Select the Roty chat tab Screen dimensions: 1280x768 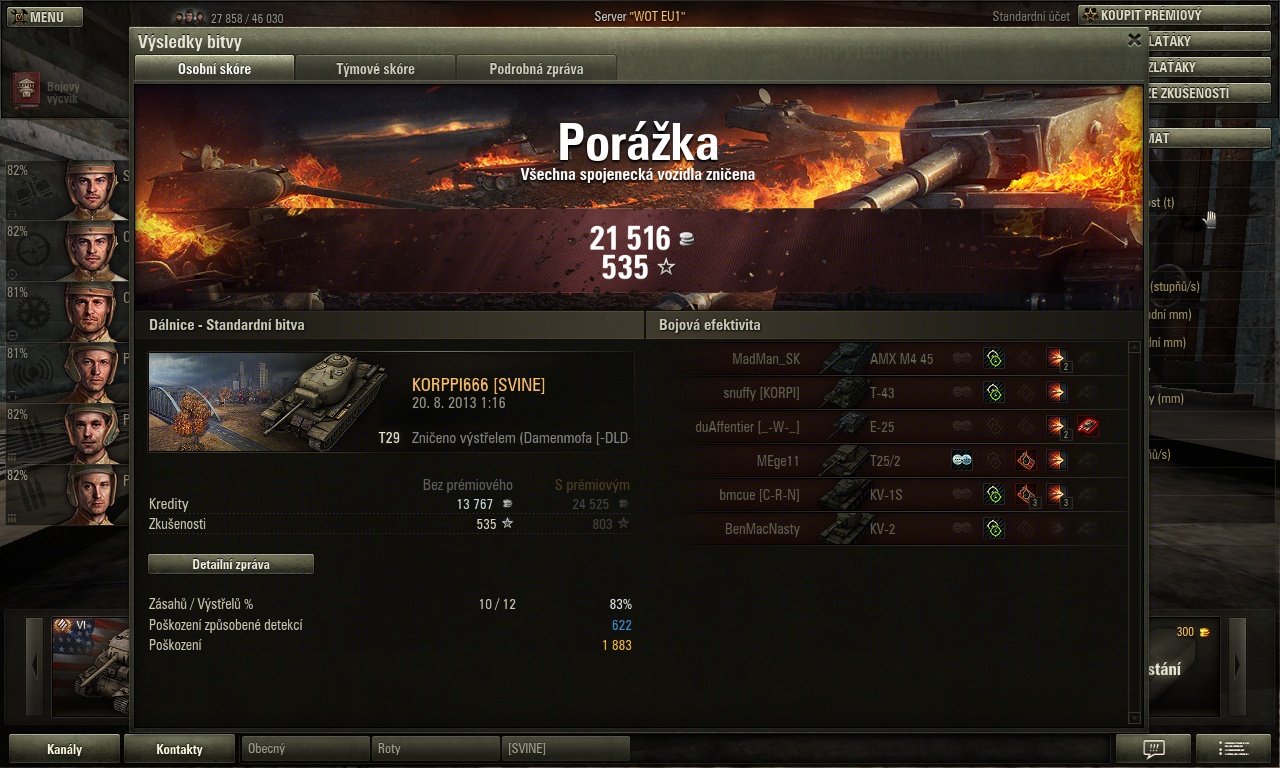pyautogui.click(x=436, y=749)
